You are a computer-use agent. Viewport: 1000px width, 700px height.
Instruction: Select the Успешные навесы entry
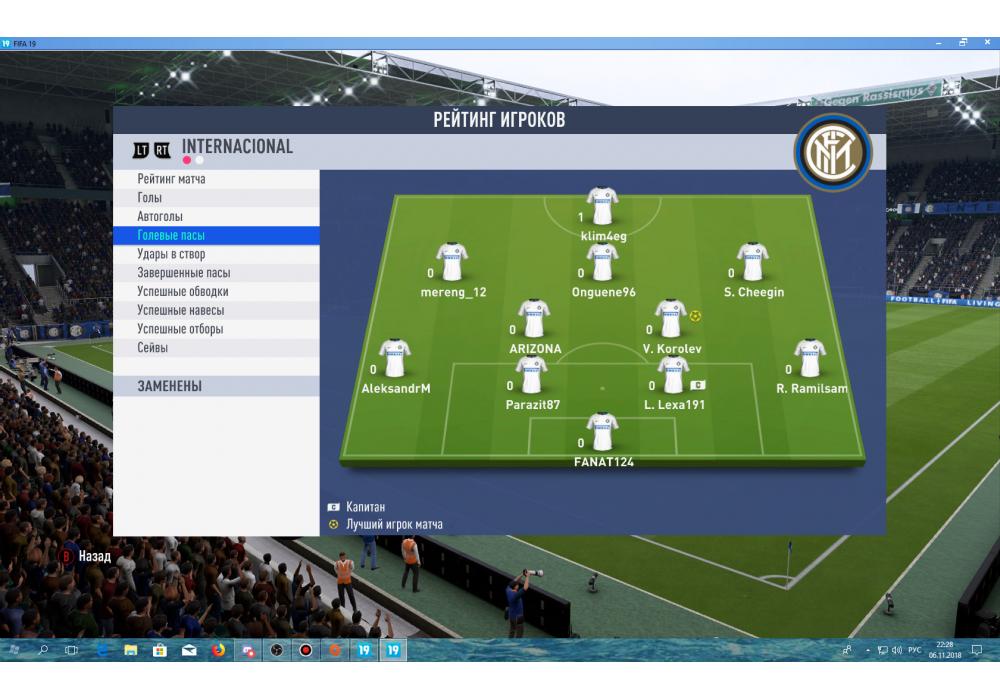pos(180,311)
